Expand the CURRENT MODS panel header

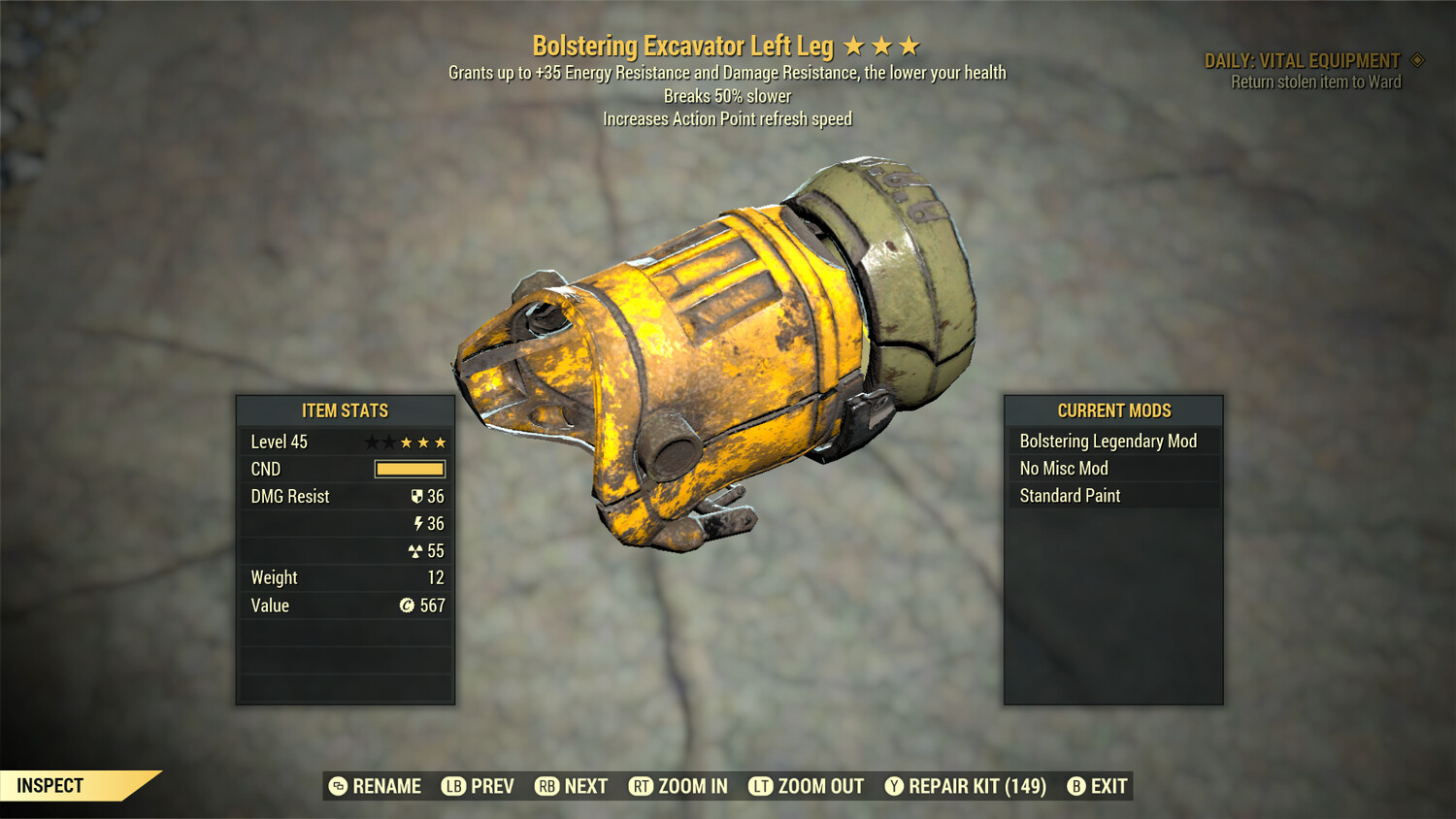[1112, 410]
